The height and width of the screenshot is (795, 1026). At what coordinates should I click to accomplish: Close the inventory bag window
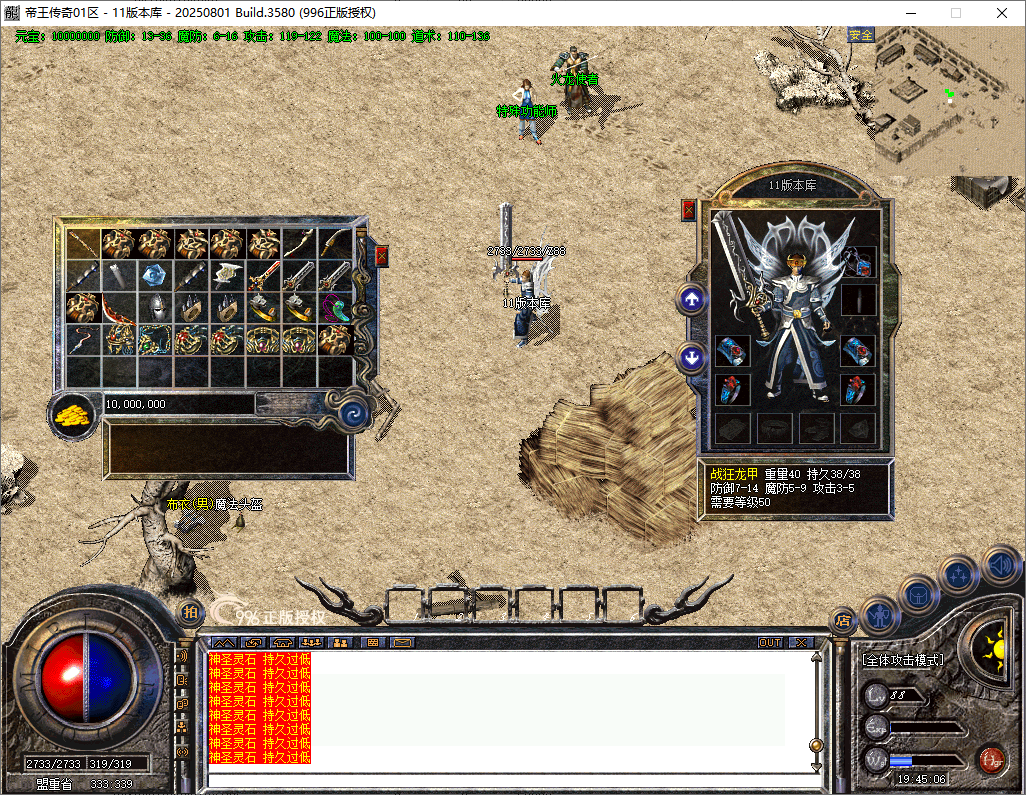click(381, 256)
